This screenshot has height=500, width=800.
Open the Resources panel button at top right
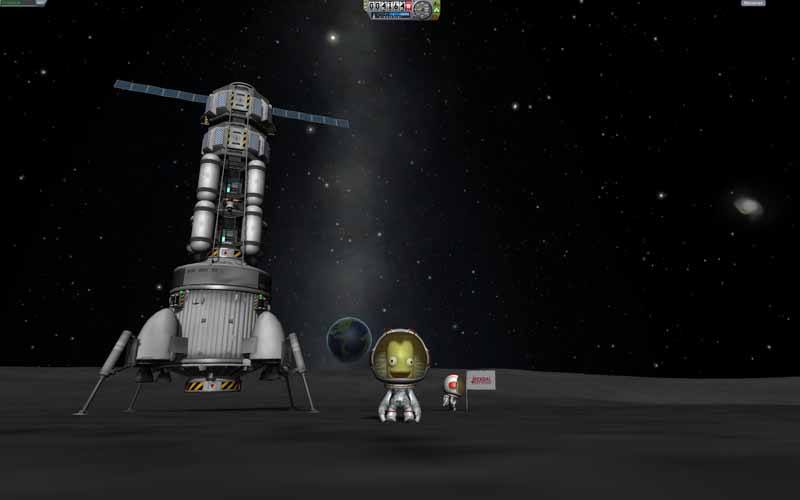coord(753,3)
